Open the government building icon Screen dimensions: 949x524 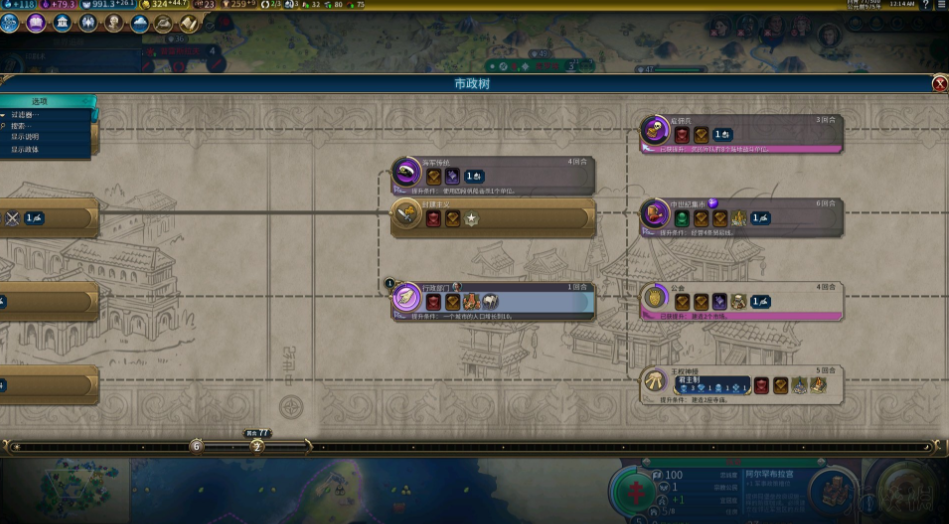point(62,22)
